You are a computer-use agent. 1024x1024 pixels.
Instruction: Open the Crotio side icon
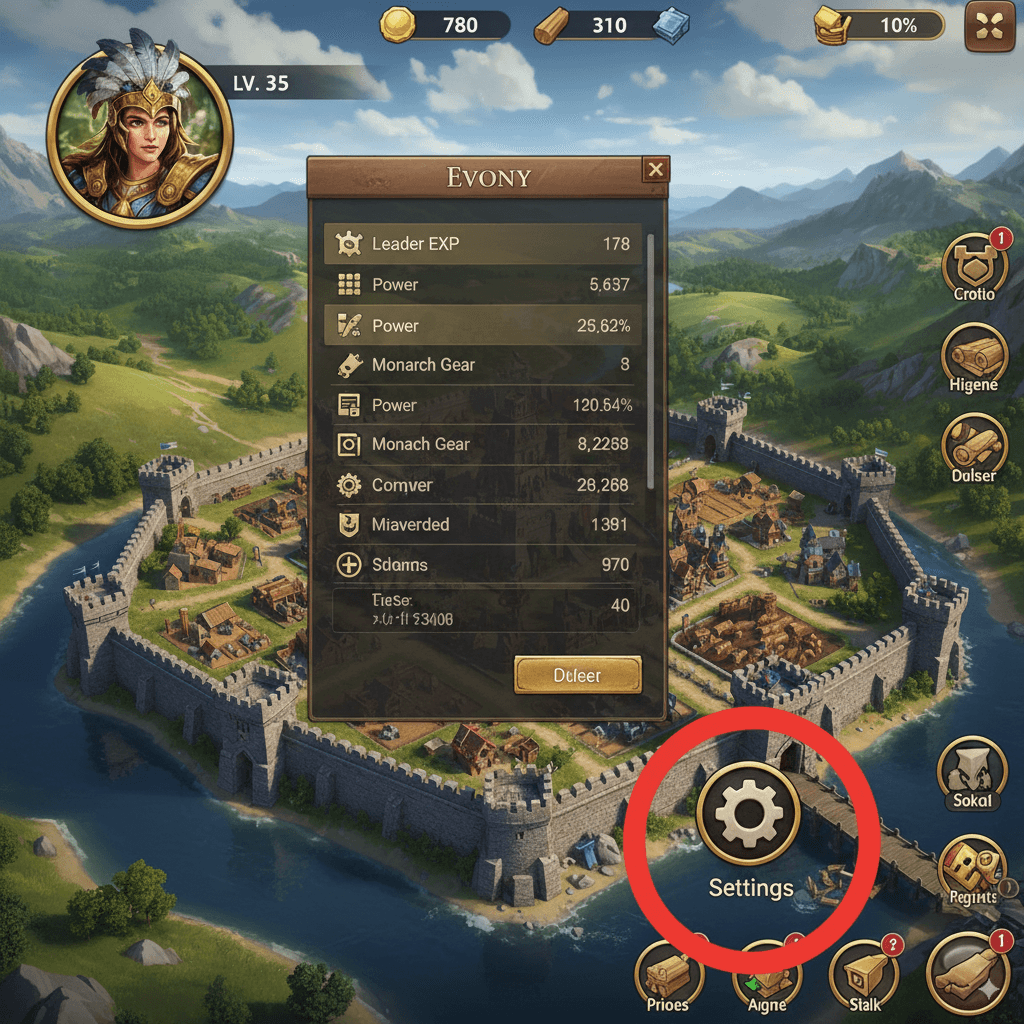(x=974, y=264)
